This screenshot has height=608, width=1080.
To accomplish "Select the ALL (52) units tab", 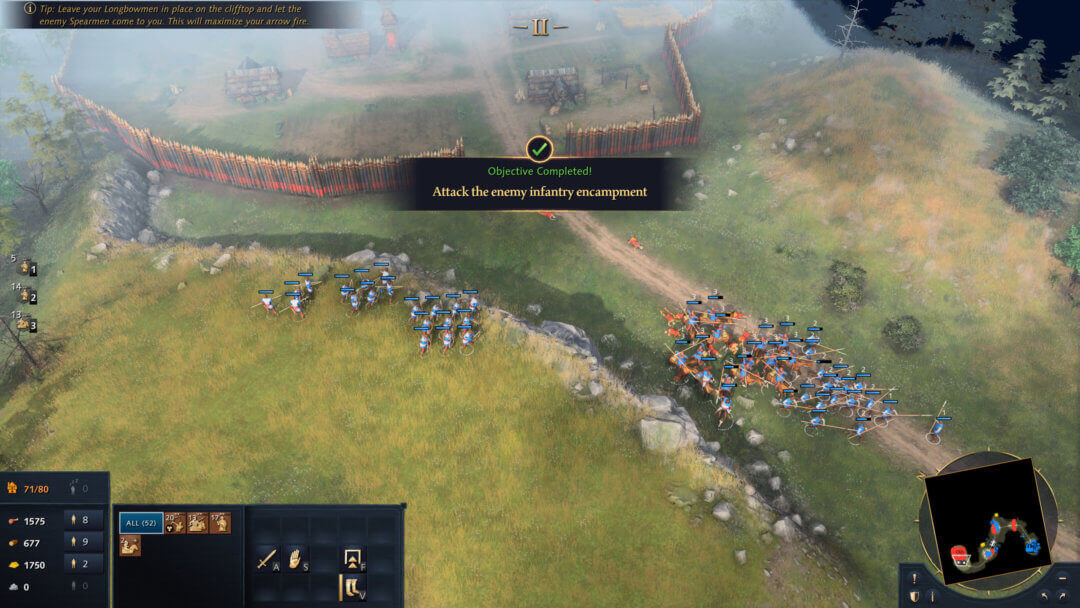I will (141, 522).
